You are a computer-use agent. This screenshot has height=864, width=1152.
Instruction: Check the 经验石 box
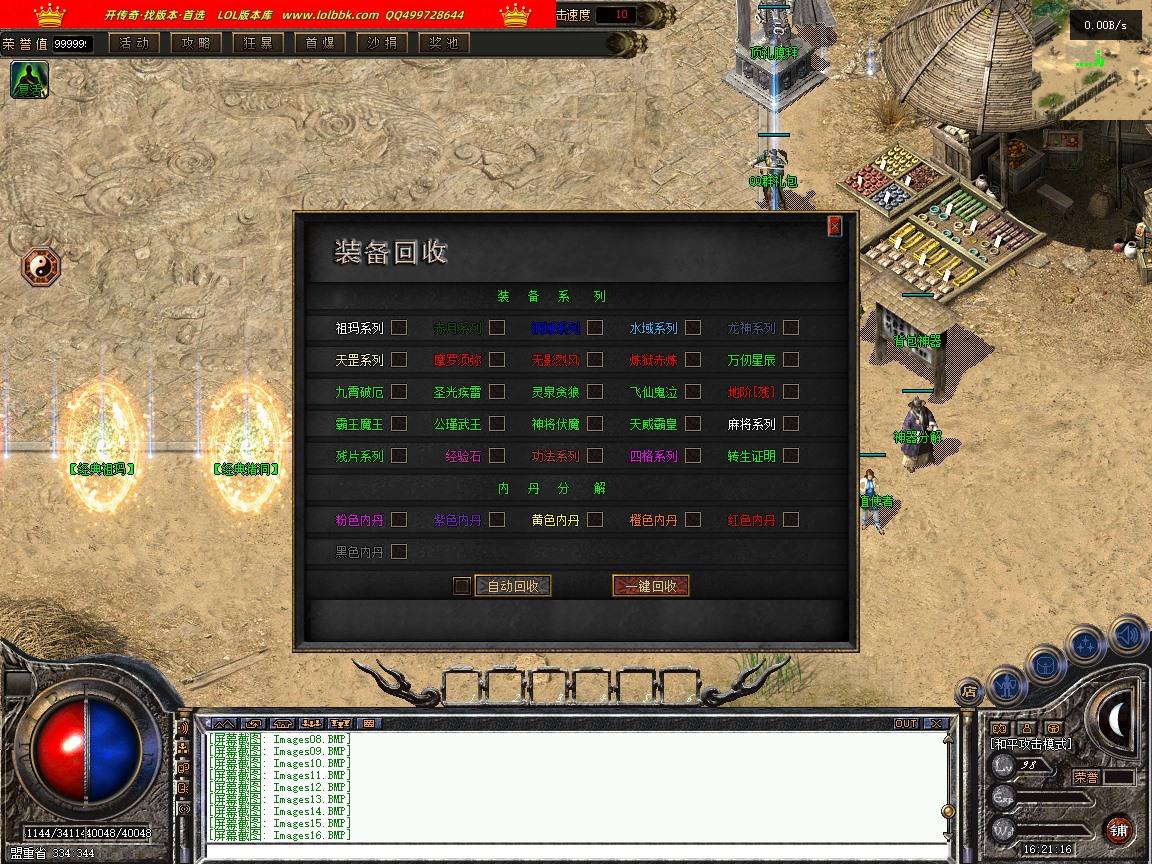(x=496, y=455)
